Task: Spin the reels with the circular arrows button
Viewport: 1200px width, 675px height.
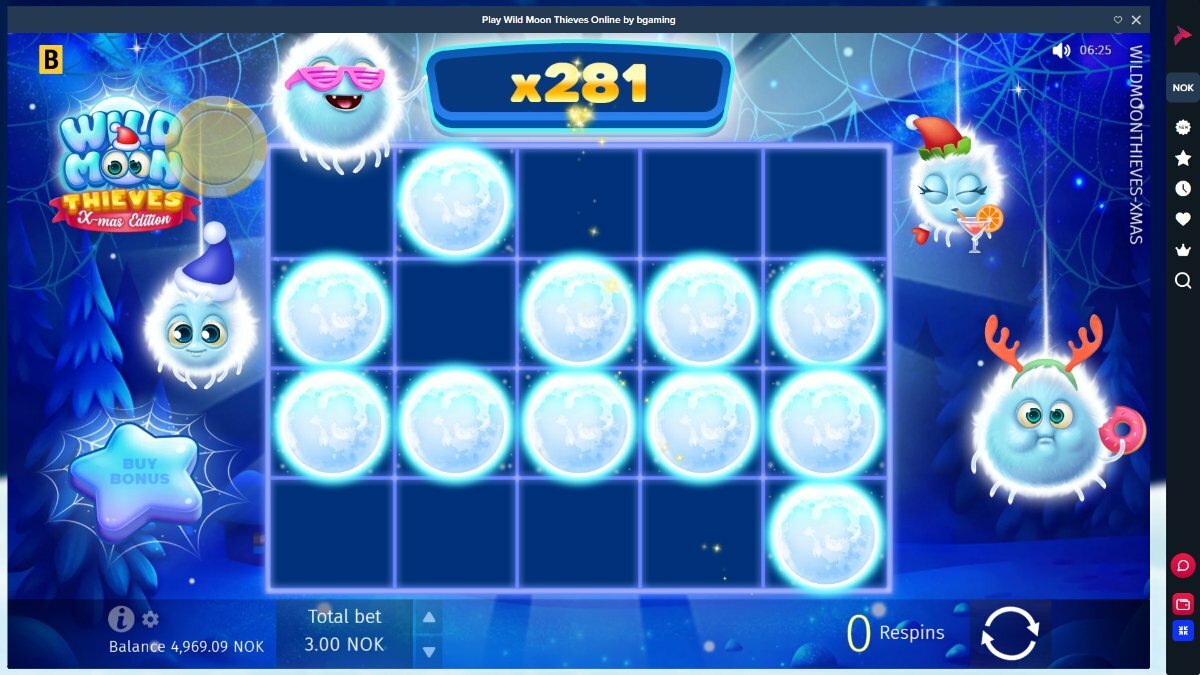Action: pyautogui.click(x=1010, y=633)
